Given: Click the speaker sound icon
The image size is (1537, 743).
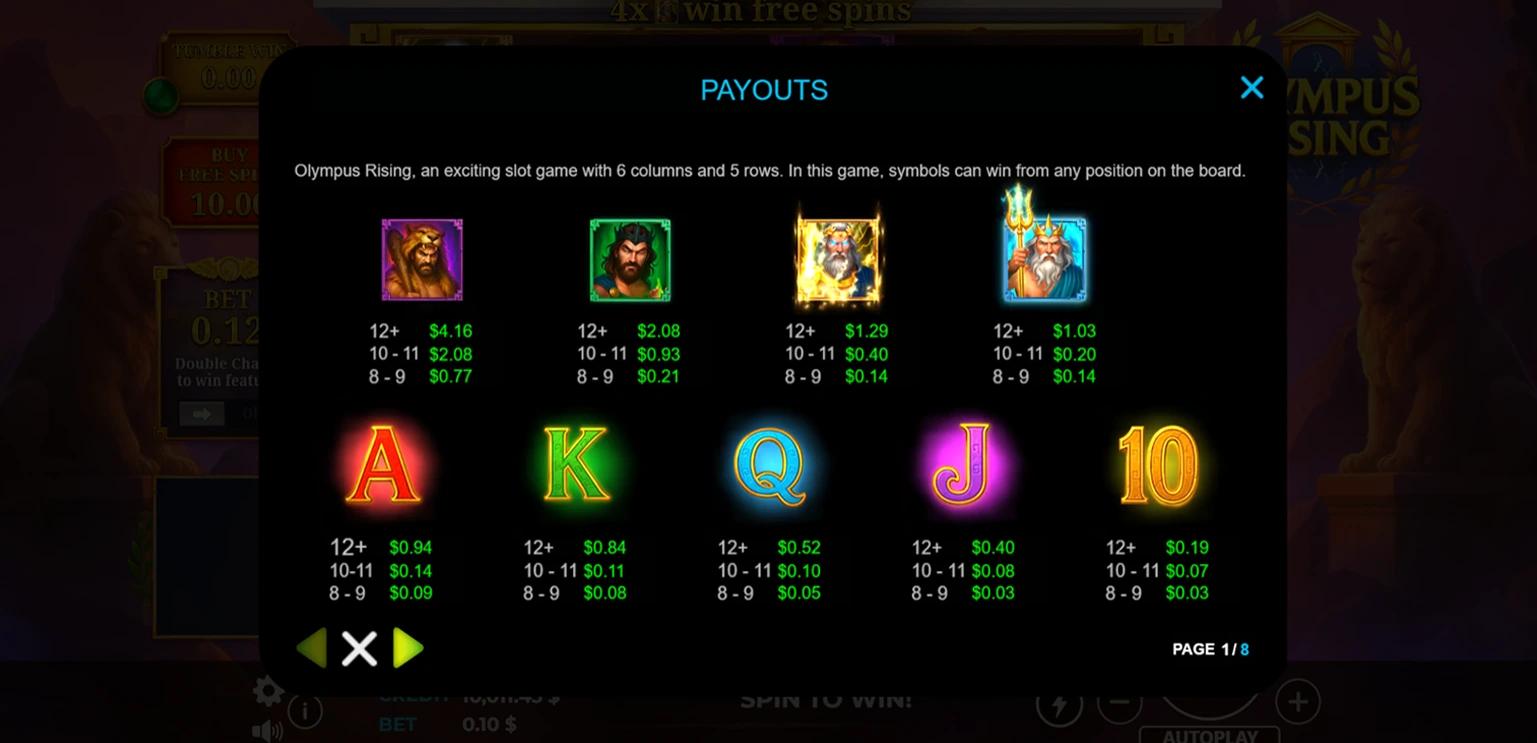Looking at the screenshot, I should click(x=267, y=732).
